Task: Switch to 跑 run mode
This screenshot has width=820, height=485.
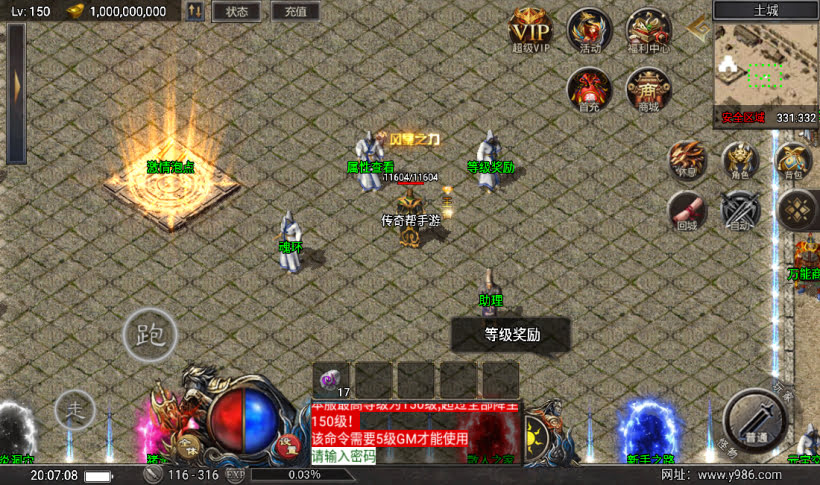Action: 150,334
